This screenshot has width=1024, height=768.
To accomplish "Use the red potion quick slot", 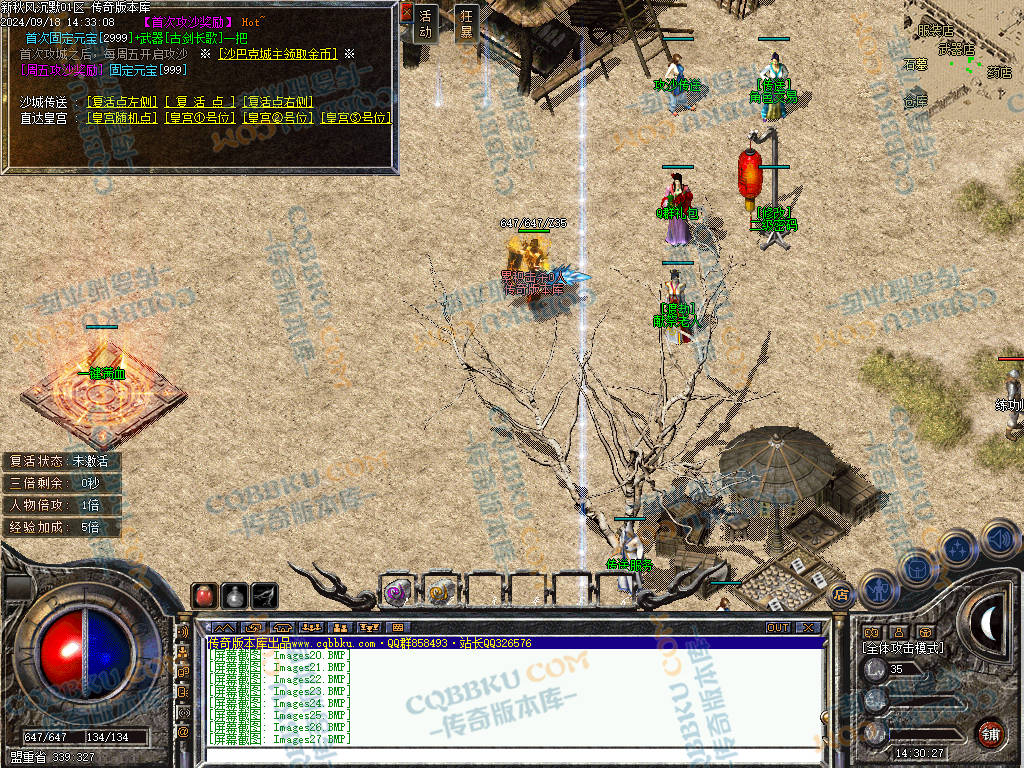I will click(x=204, y=595).
